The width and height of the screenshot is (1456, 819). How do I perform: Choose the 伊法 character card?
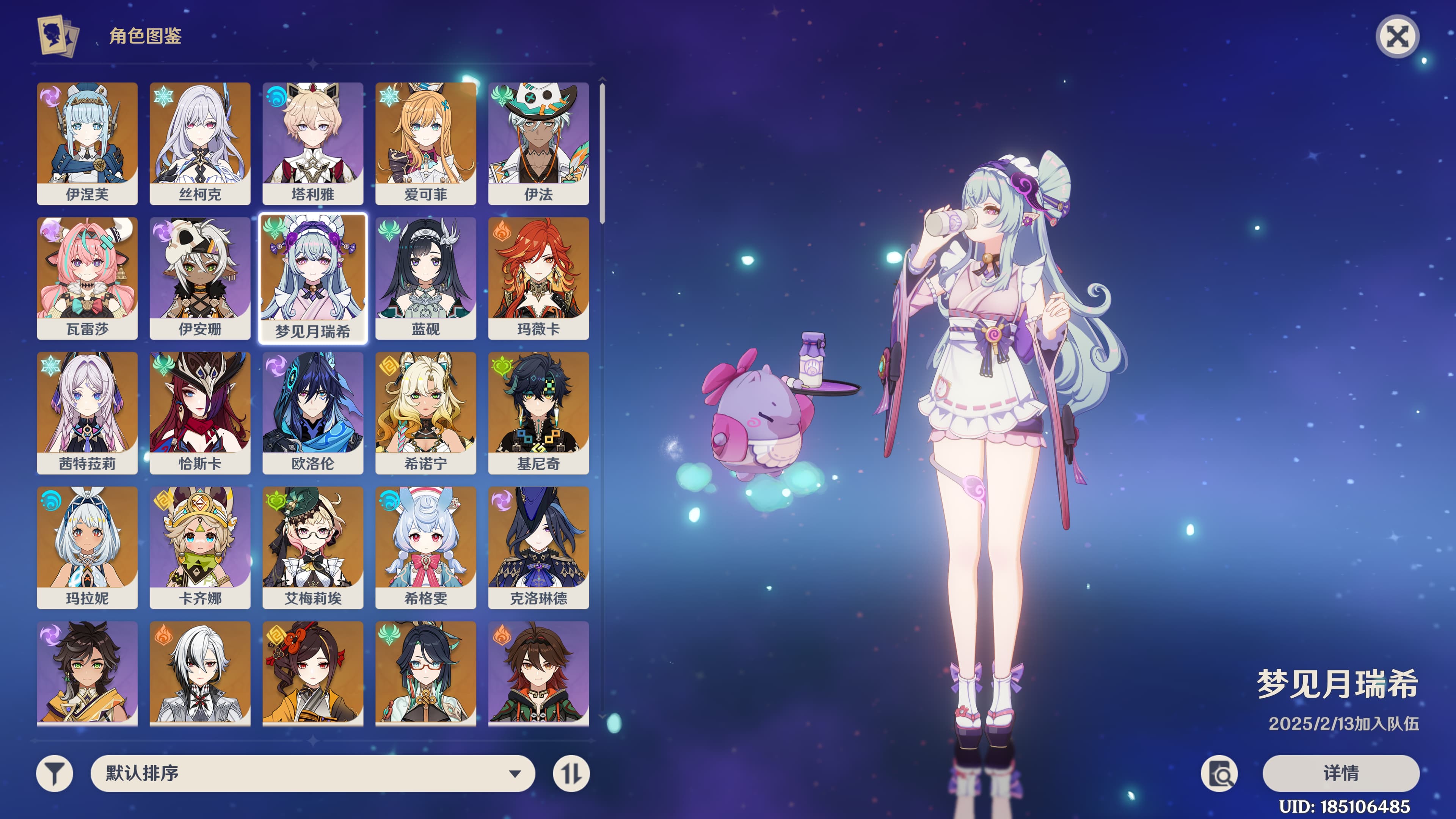pos(538,143)
